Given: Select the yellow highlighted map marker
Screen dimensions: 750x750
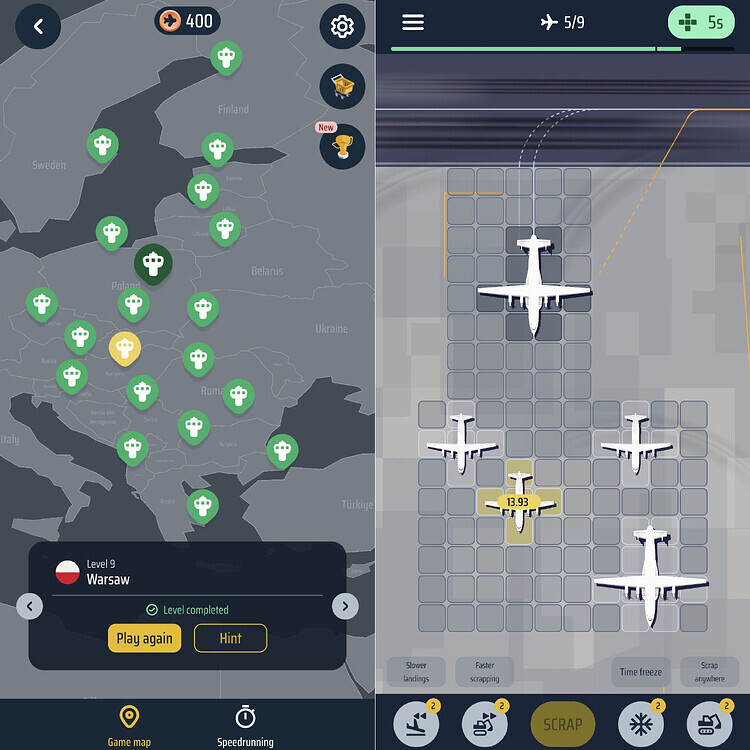Looking at the screenshot, I should coord(124,349).
